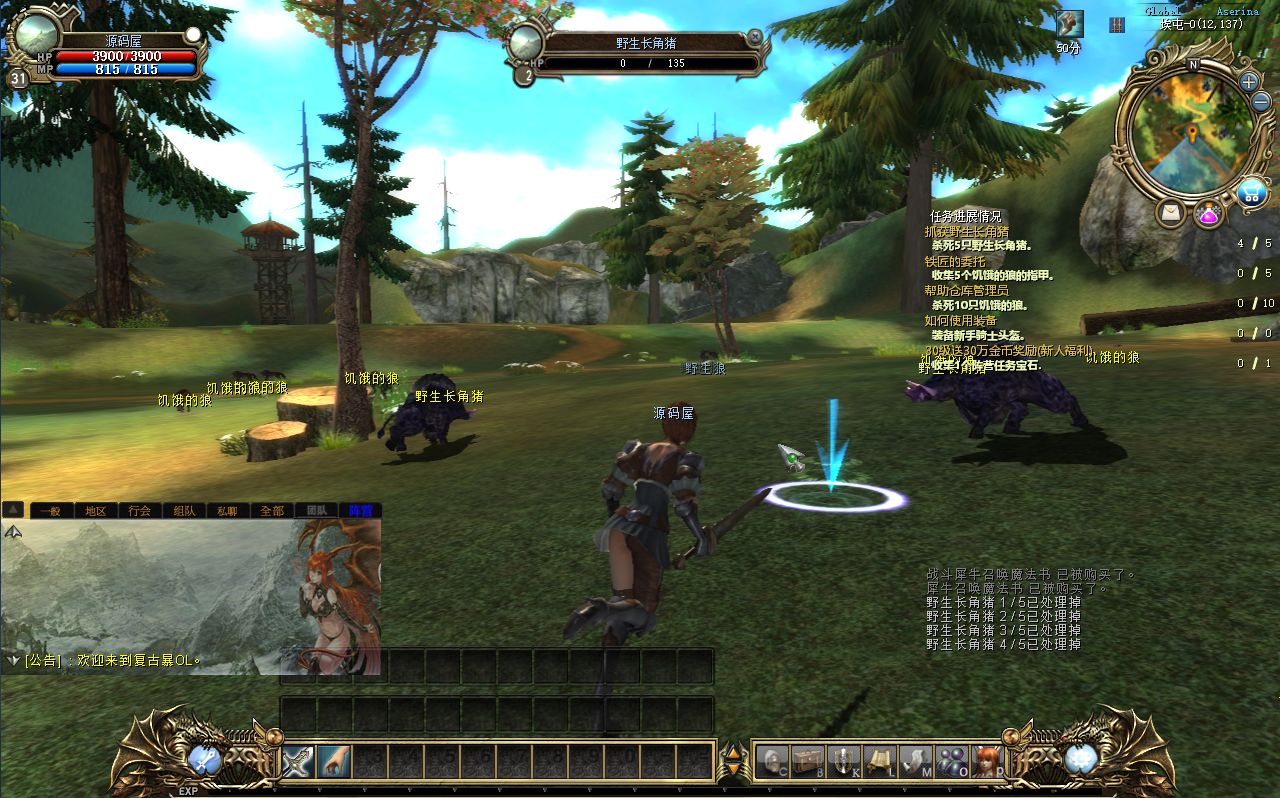Screen dimensions: 1280x798
Task: Open the red-haired character portrait menu icon
Action: [x=987, y=761]
